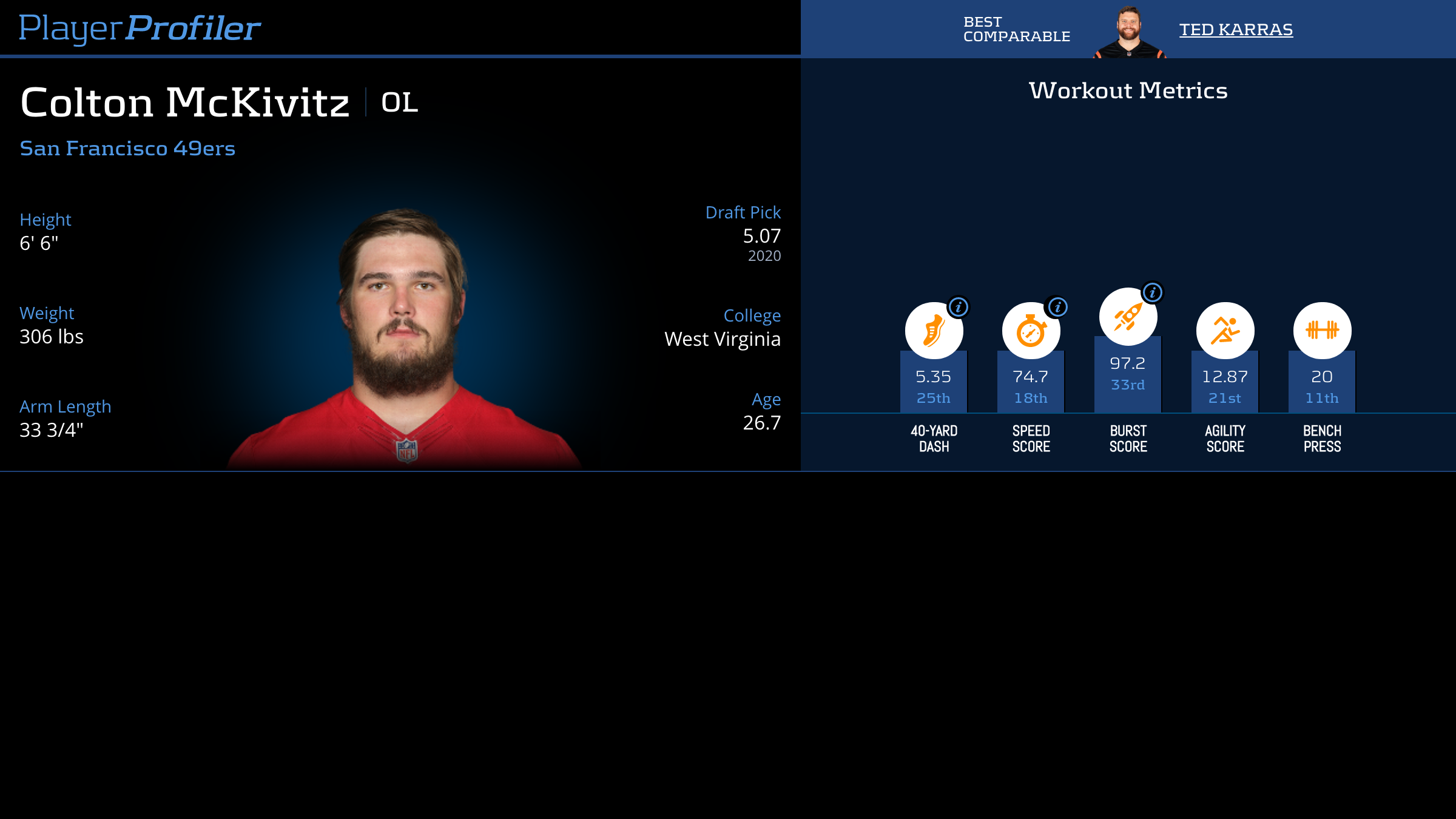The image size is (1456, 819).
Task: Select the Burst Score rocket icon
Action: (x=1128, y=317)
